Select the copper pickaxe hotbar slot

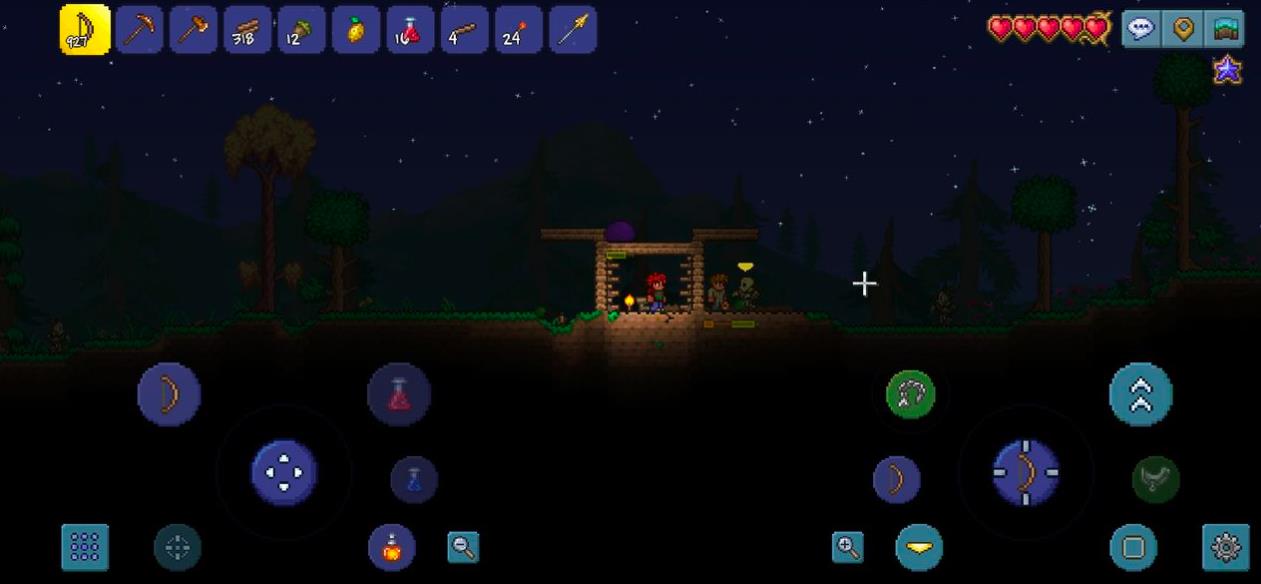click(x=139, y=30)
